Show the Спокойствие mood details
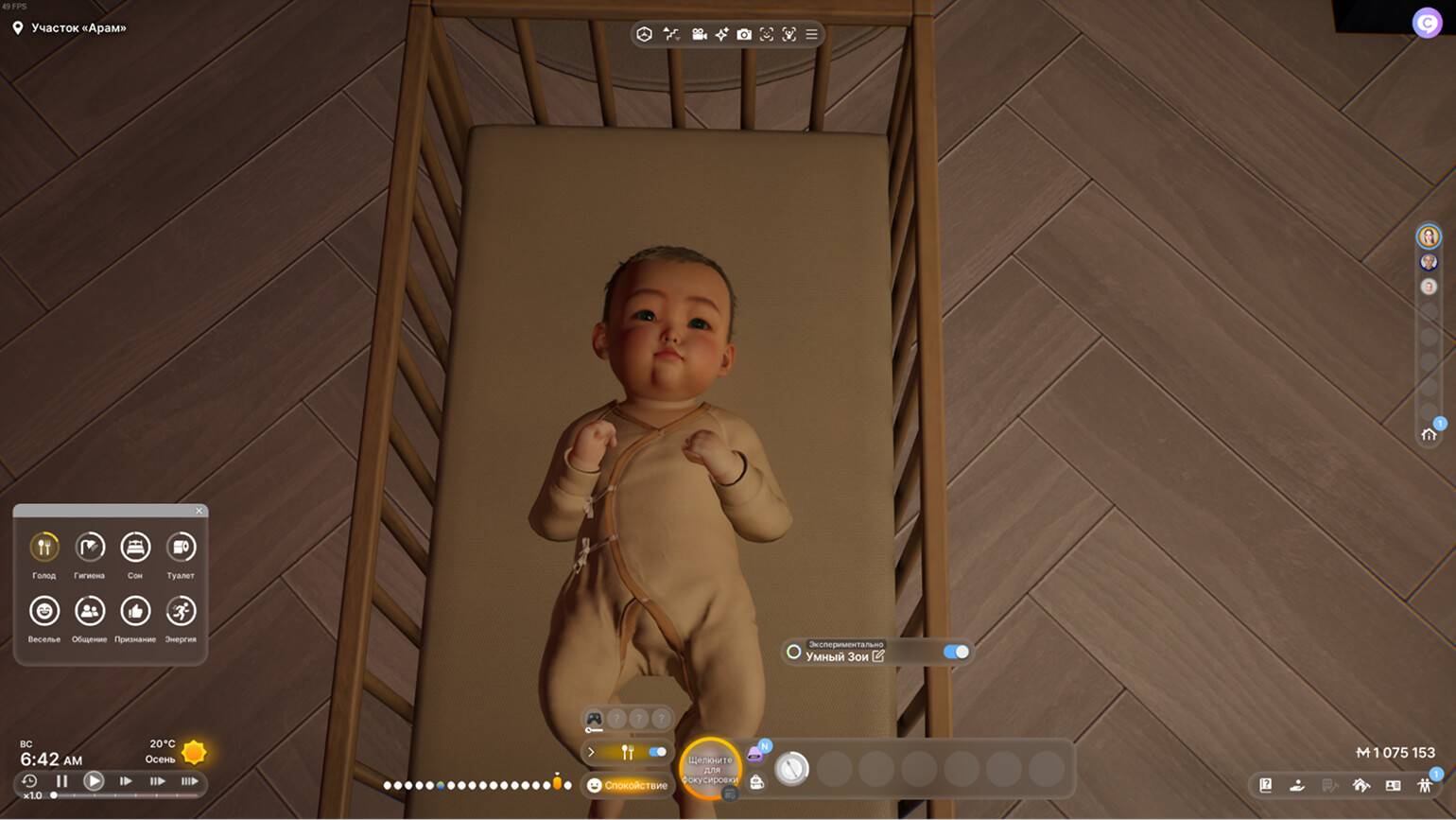Screen dimensions: 1456x820 (x=628, y=785)
